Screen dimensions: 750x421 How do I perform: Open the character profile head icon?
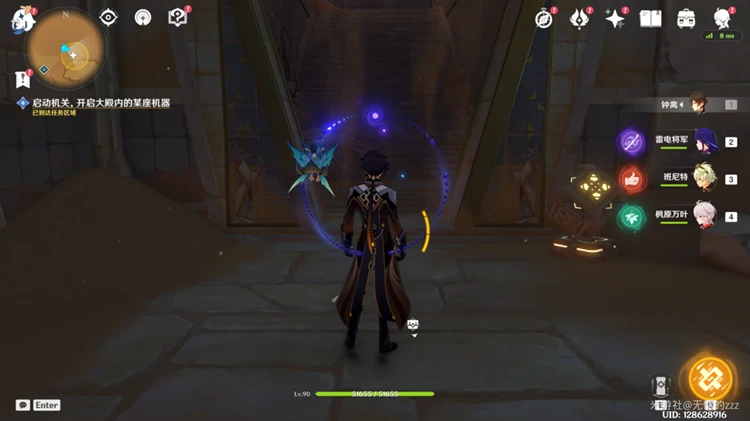pos(722,18)
